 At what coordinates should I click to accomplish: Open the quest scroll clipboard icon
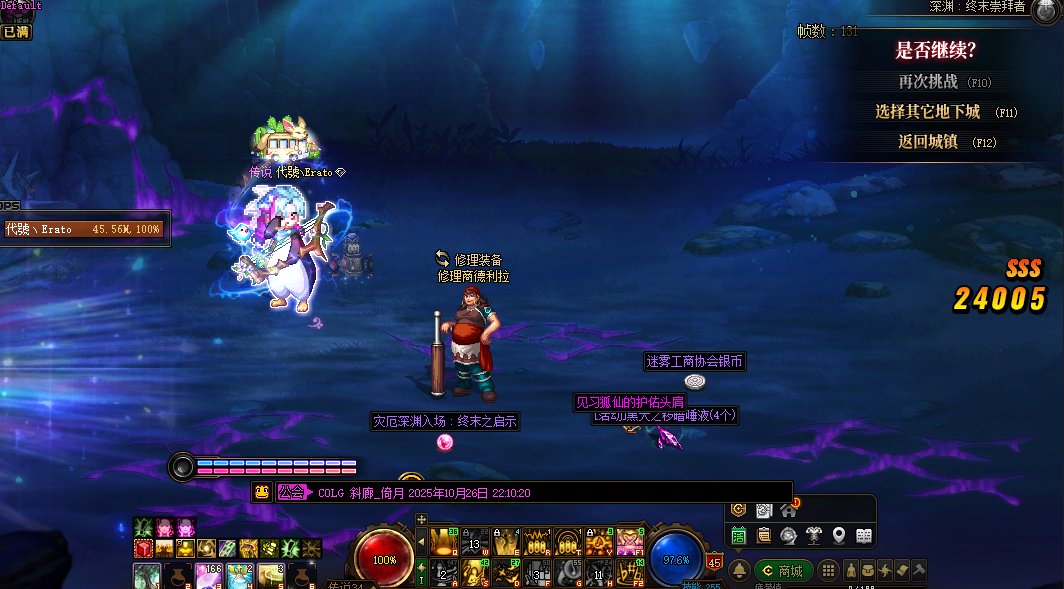point(763,536)
